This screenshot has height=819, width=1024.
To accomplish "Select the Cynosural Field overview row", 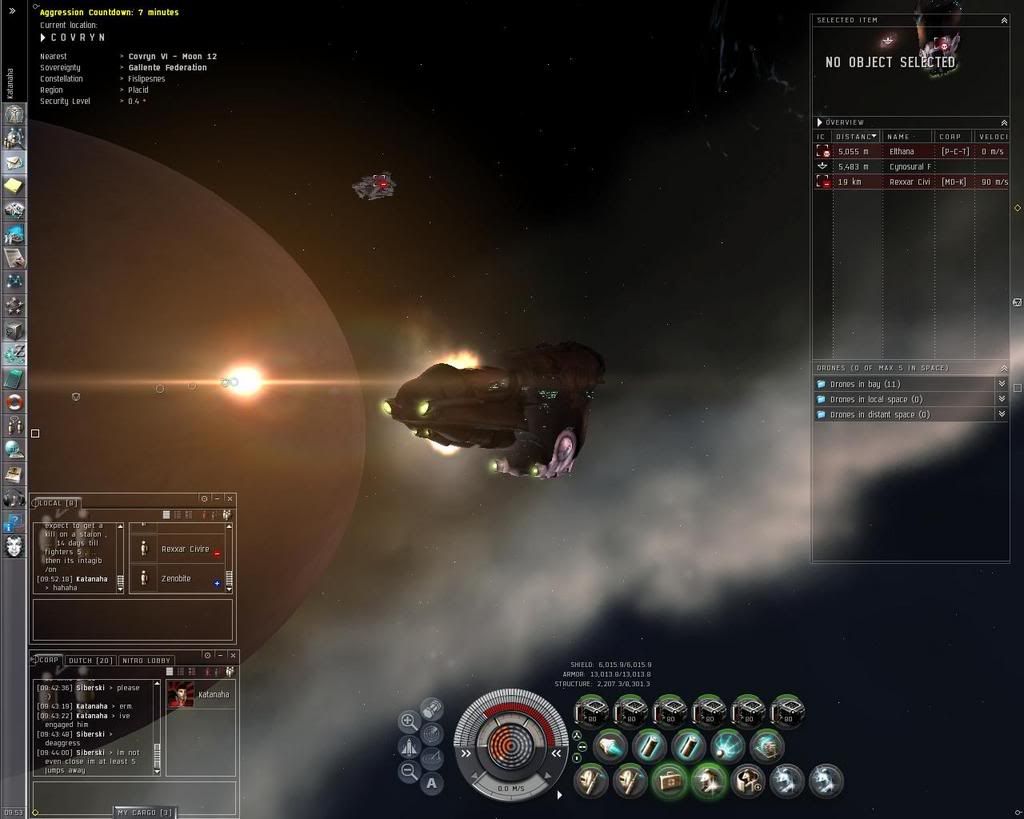I will [x=908, y=167].
